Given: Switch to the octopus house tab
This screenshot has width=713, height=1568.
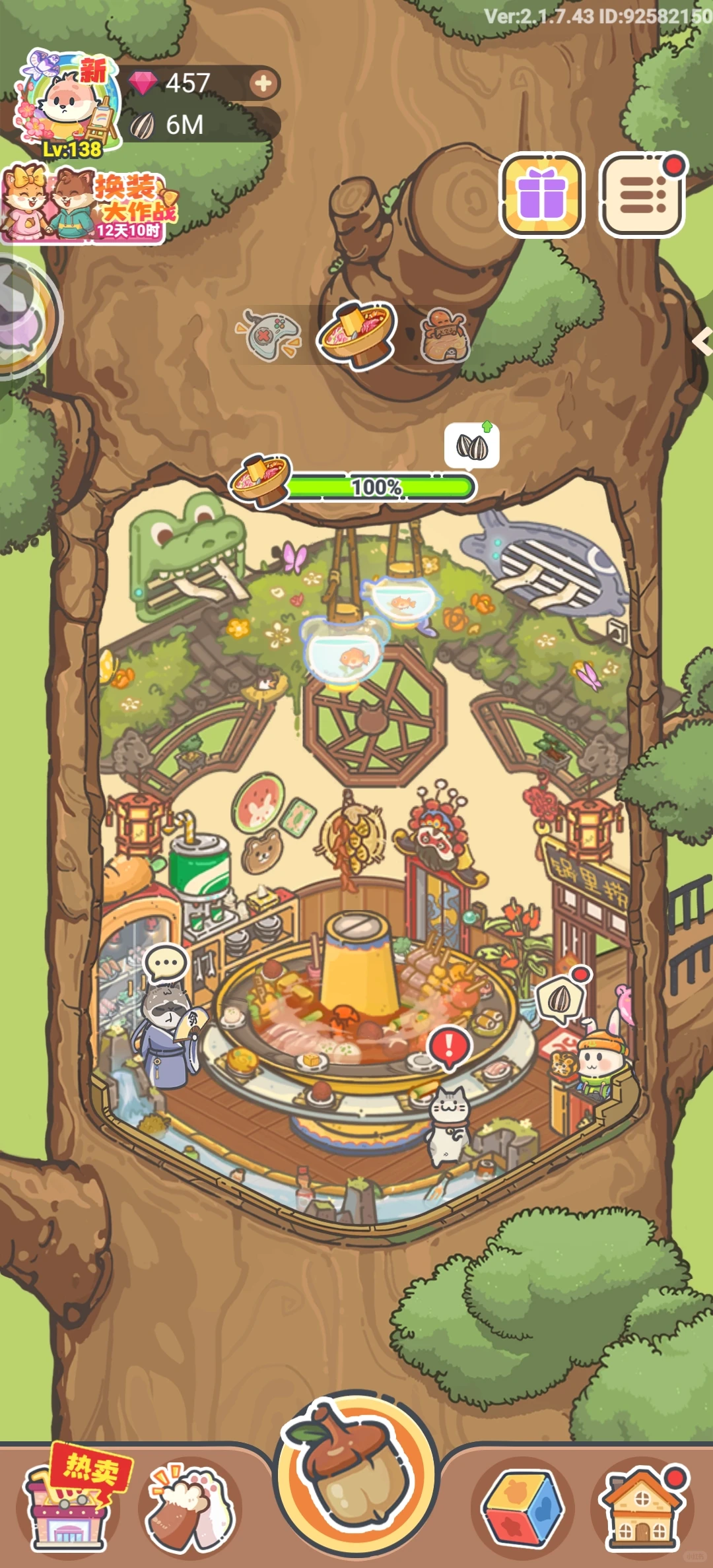Looking at the screenshot, I should click(446, 335).
